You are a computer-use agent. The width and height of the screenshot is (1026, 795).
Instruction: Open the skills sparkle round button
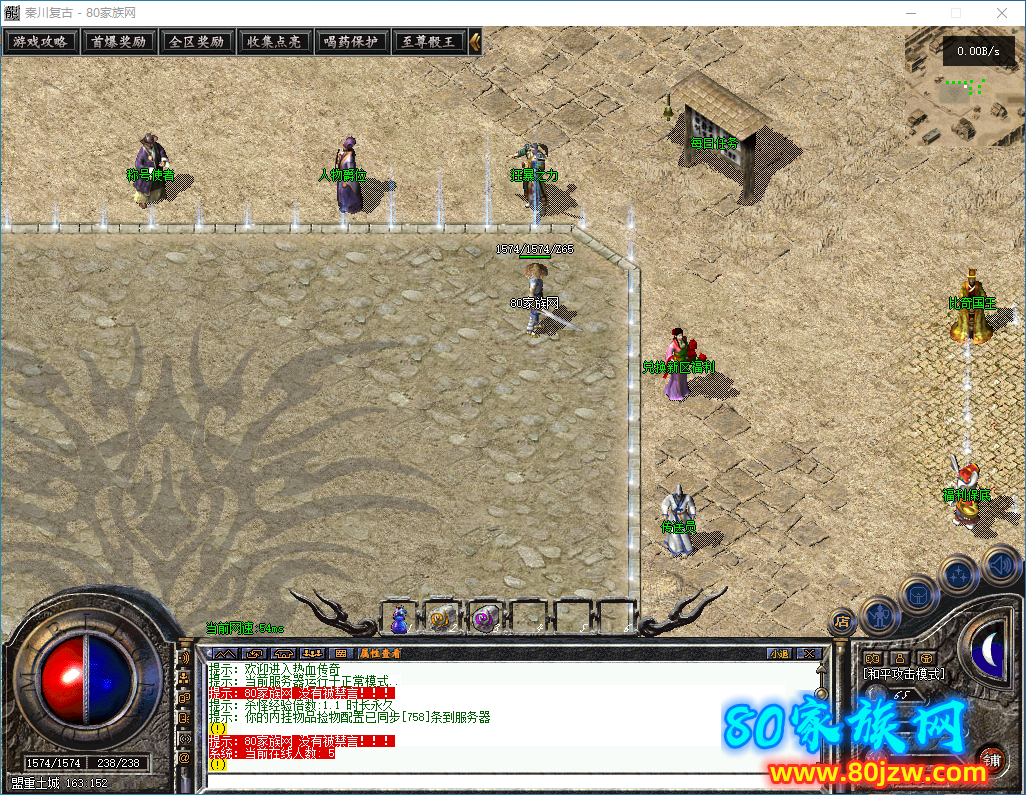click(959, 575)
